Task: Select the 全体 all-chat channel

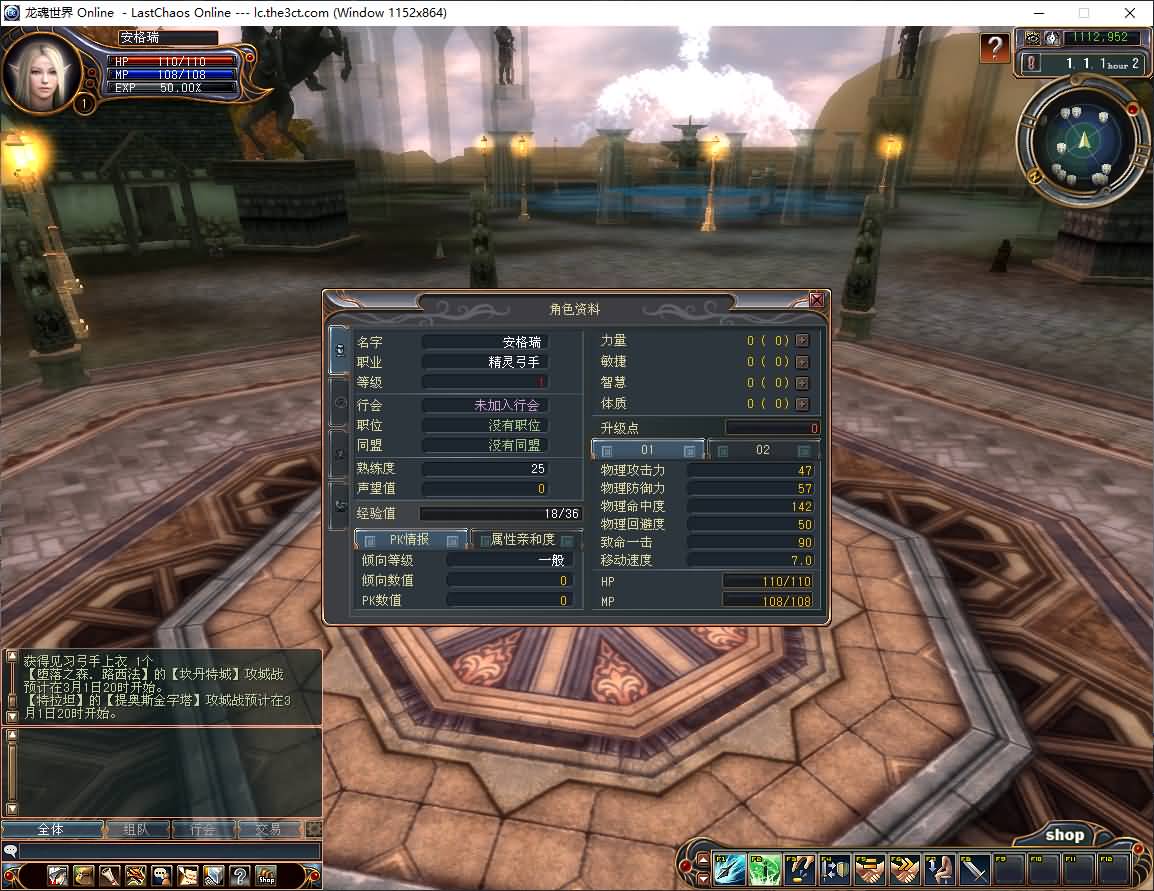Action: tap(52, 829)
